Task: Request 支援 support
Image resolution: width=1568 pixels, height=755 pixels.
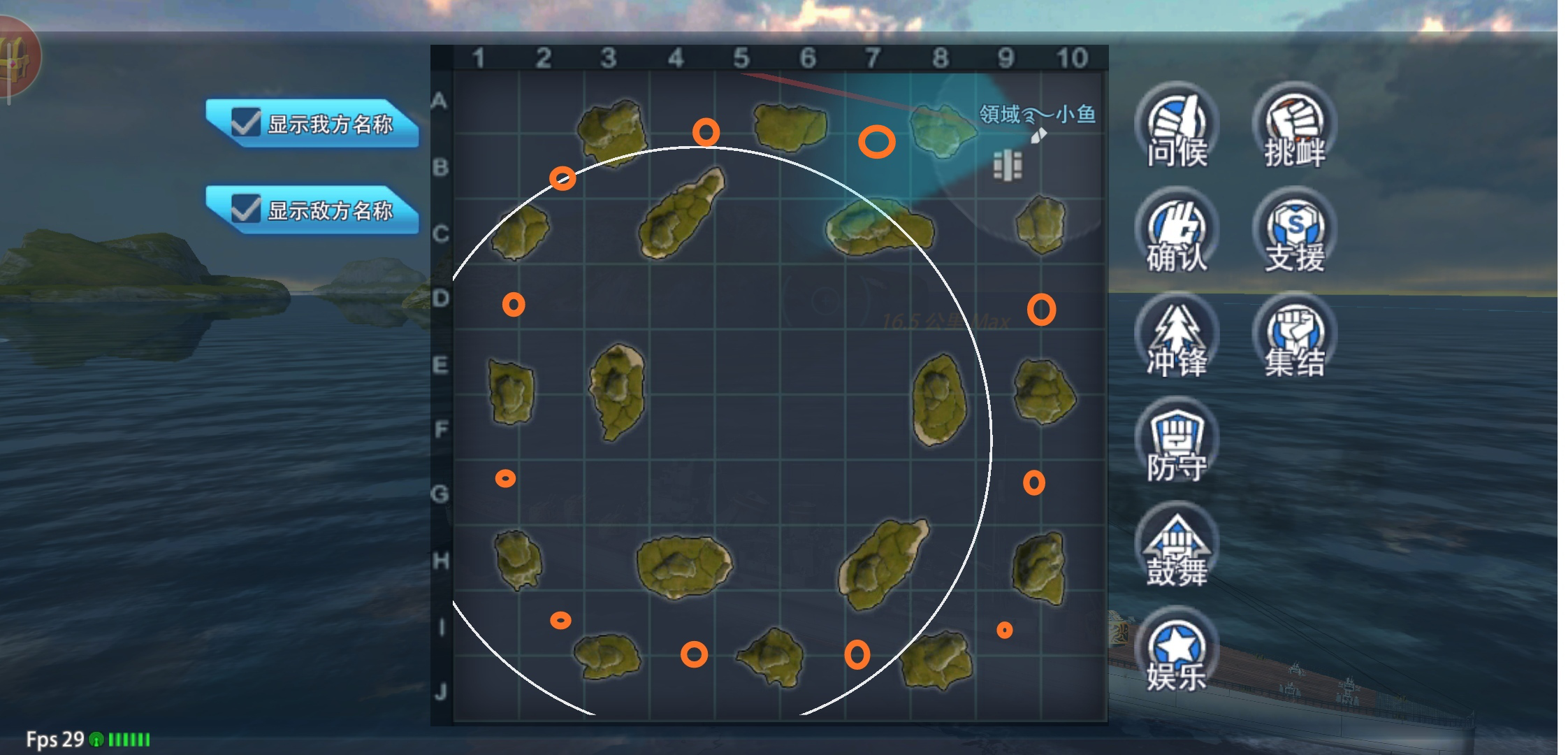Action: click(1294, 231)
